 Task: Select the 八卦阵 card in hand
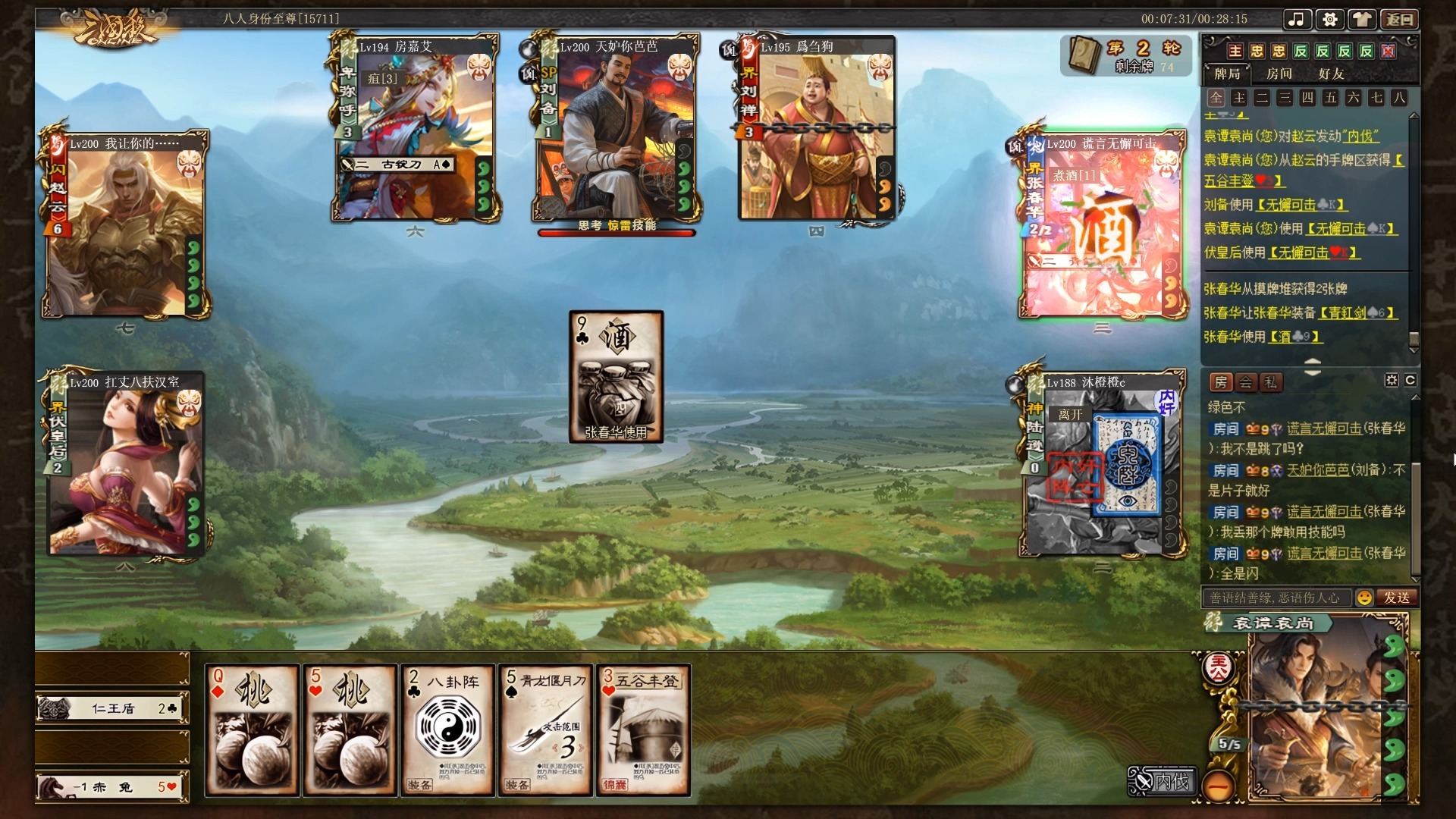click(x=447, y=730)
